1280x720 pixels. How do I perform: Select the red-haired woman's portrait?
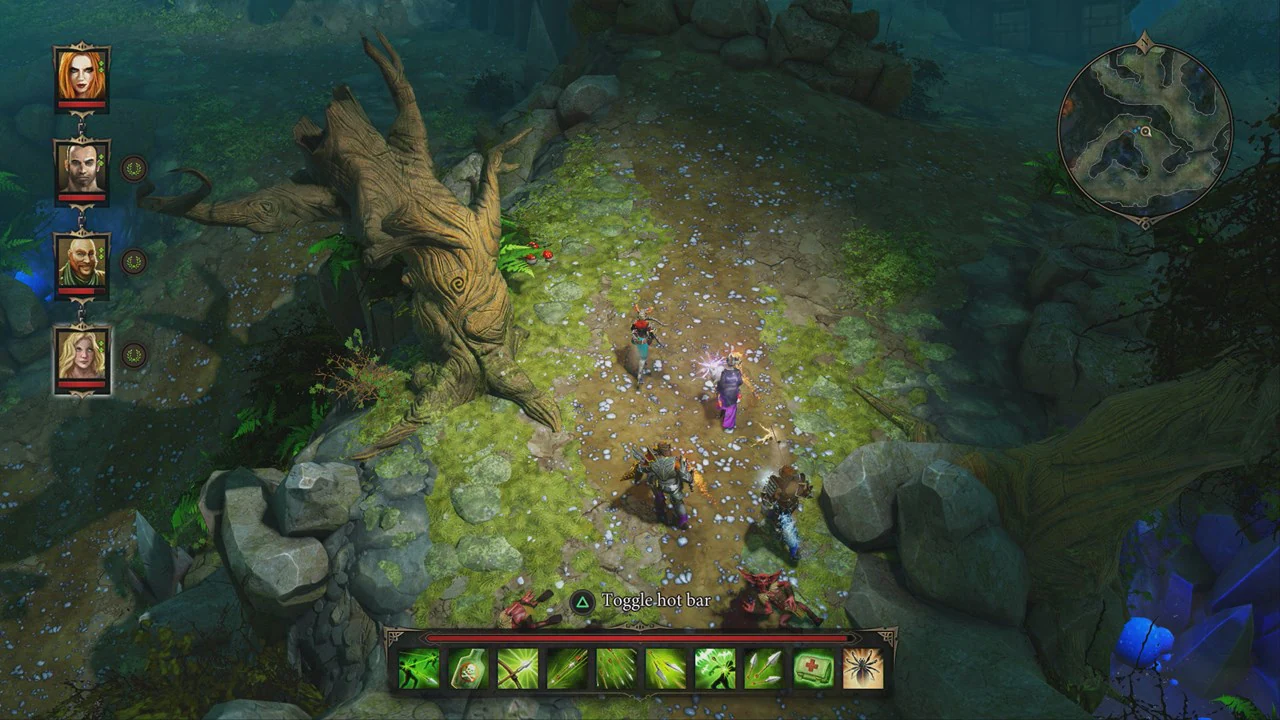tap(80, 75)
